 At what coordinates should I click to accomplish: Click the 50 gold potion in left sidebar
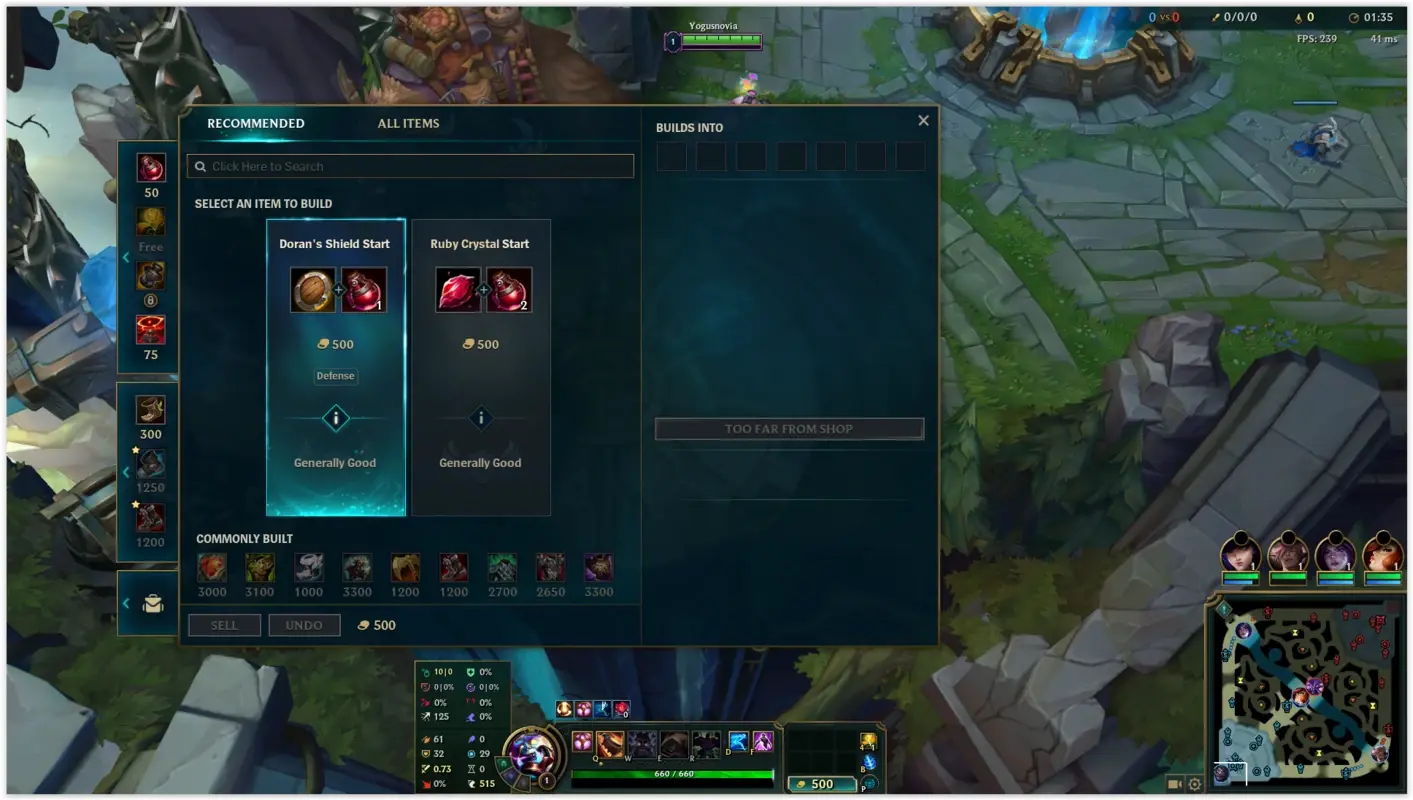point(148,167)
